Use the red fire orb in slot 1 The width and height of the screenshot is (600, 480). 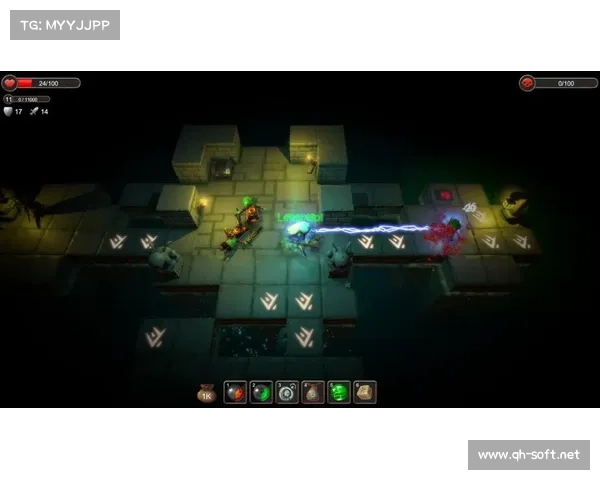[x=236, y=393]
